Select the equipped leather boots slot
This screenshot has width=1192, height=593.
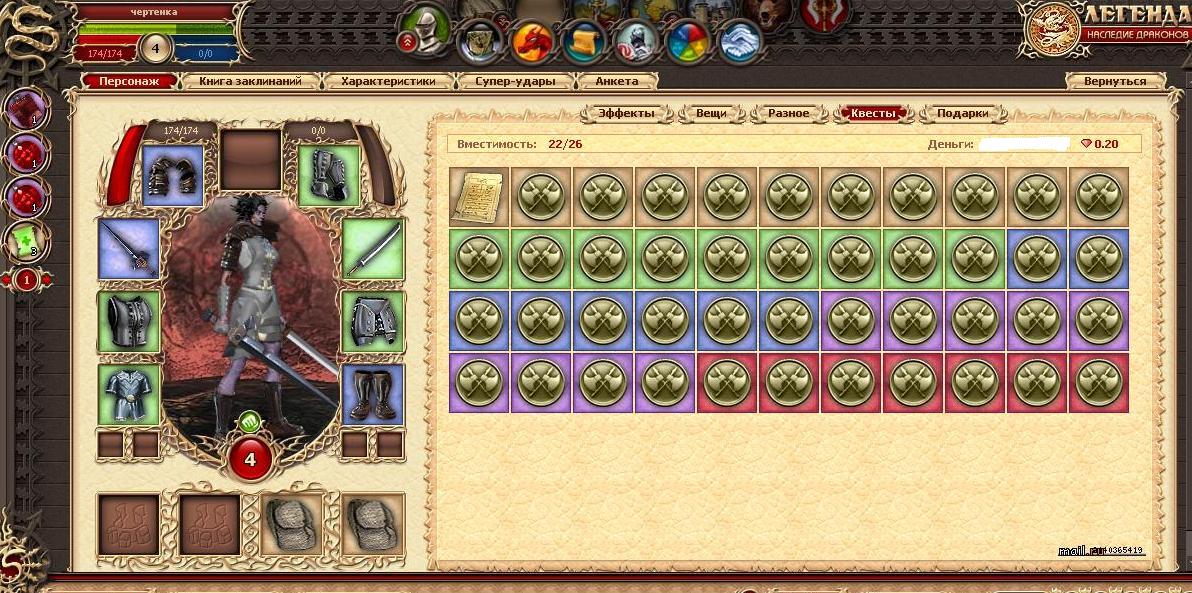tap(373, 394)
